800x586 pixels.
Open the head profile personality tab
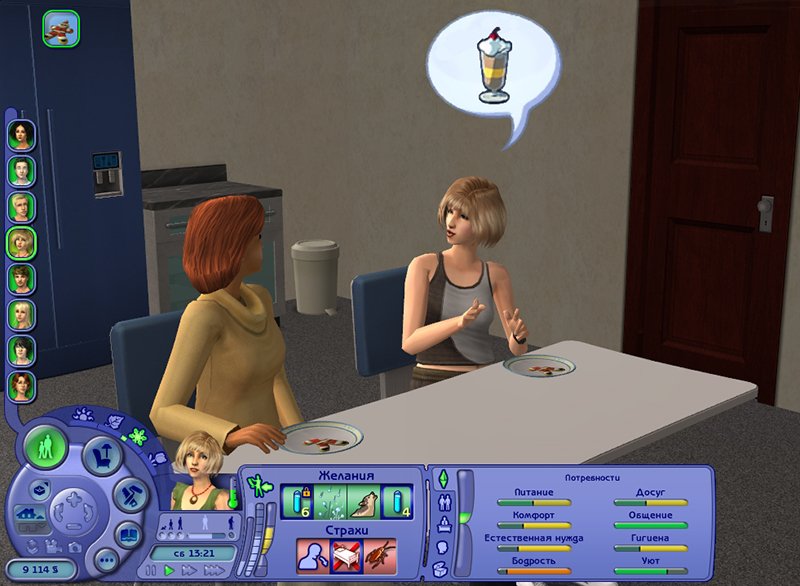[x=442, y=547]
